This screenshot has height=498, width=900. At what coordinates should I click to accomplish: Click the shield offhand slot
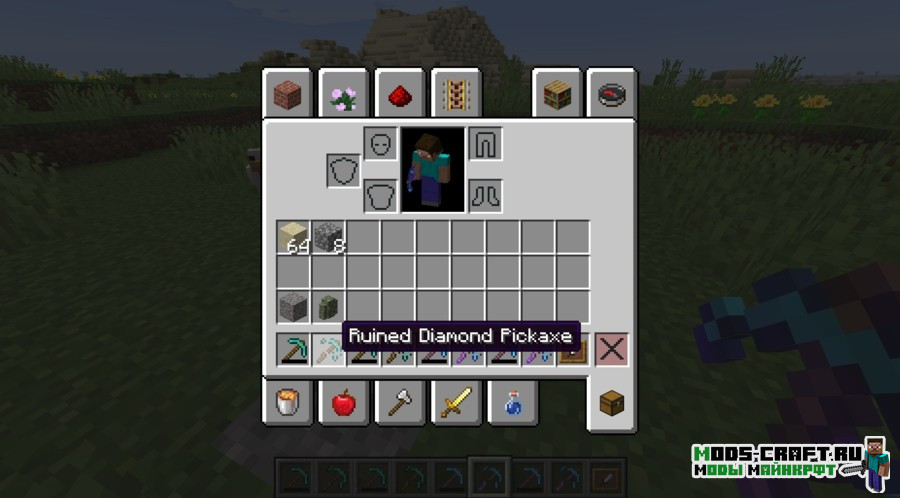[x=343, y=170]
